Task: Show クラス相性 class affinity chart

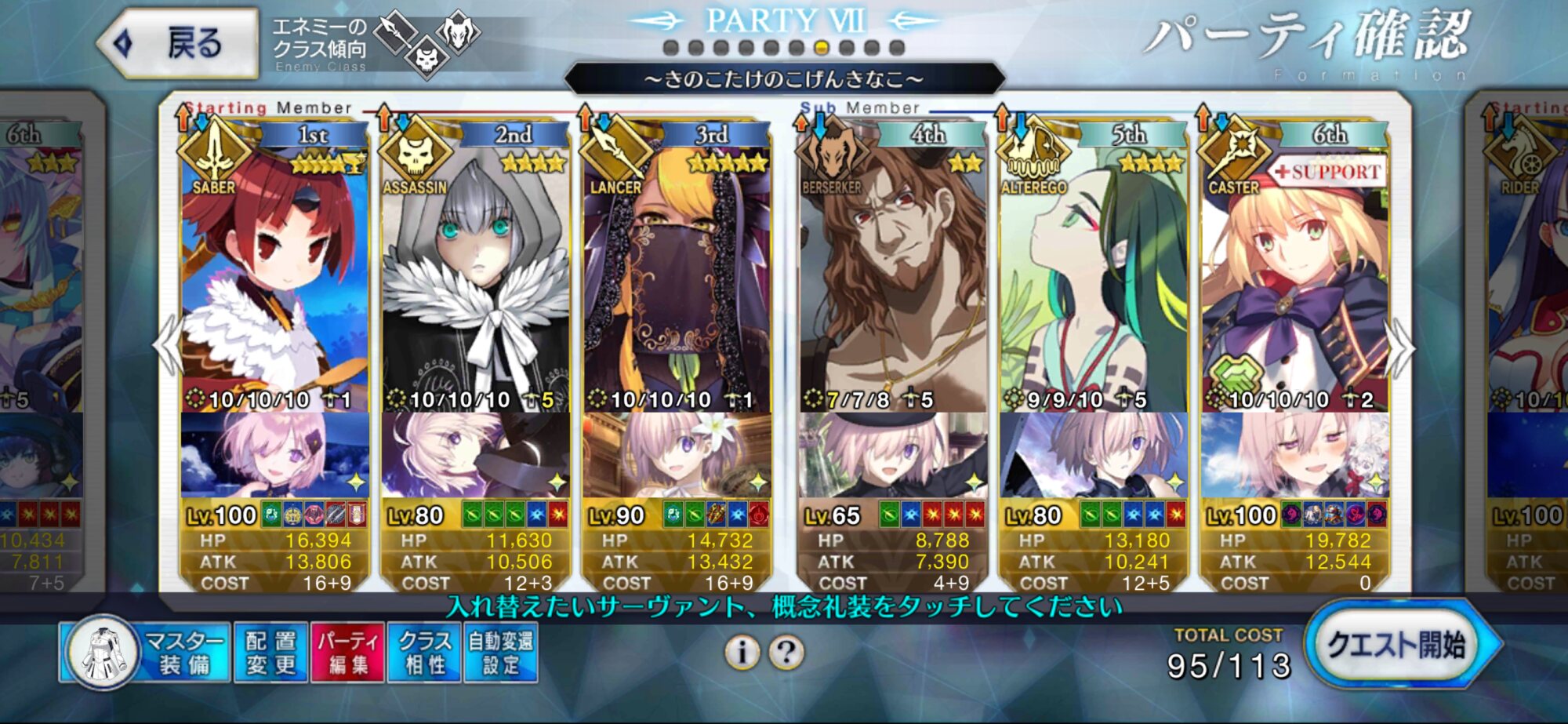Action: point(424,653)
